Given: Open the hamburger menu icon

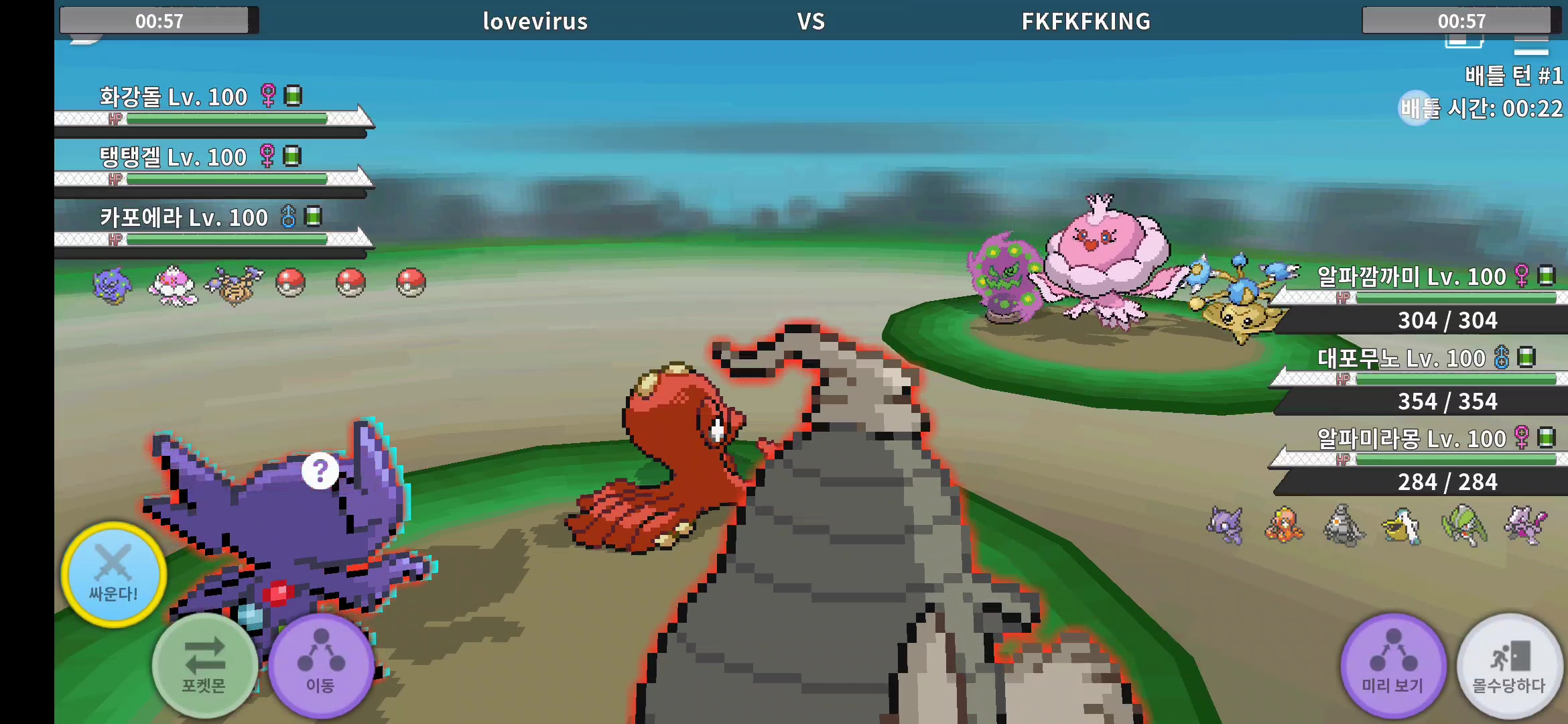Looking at the screenshot, I should pos(1530,47).
